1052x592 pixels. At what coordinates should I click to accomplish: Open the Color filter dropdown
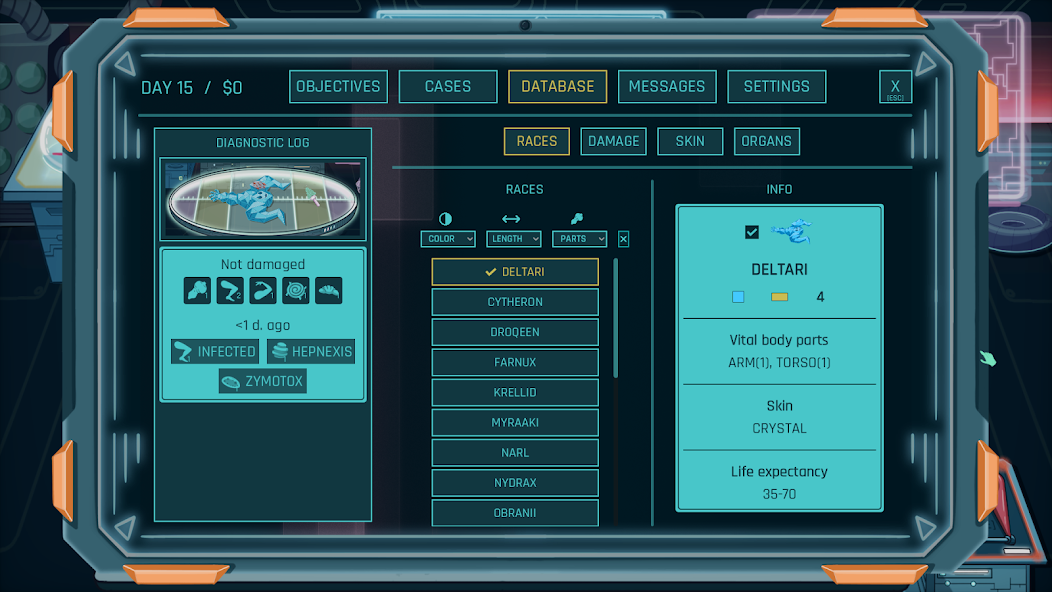[x=447, y=239]
